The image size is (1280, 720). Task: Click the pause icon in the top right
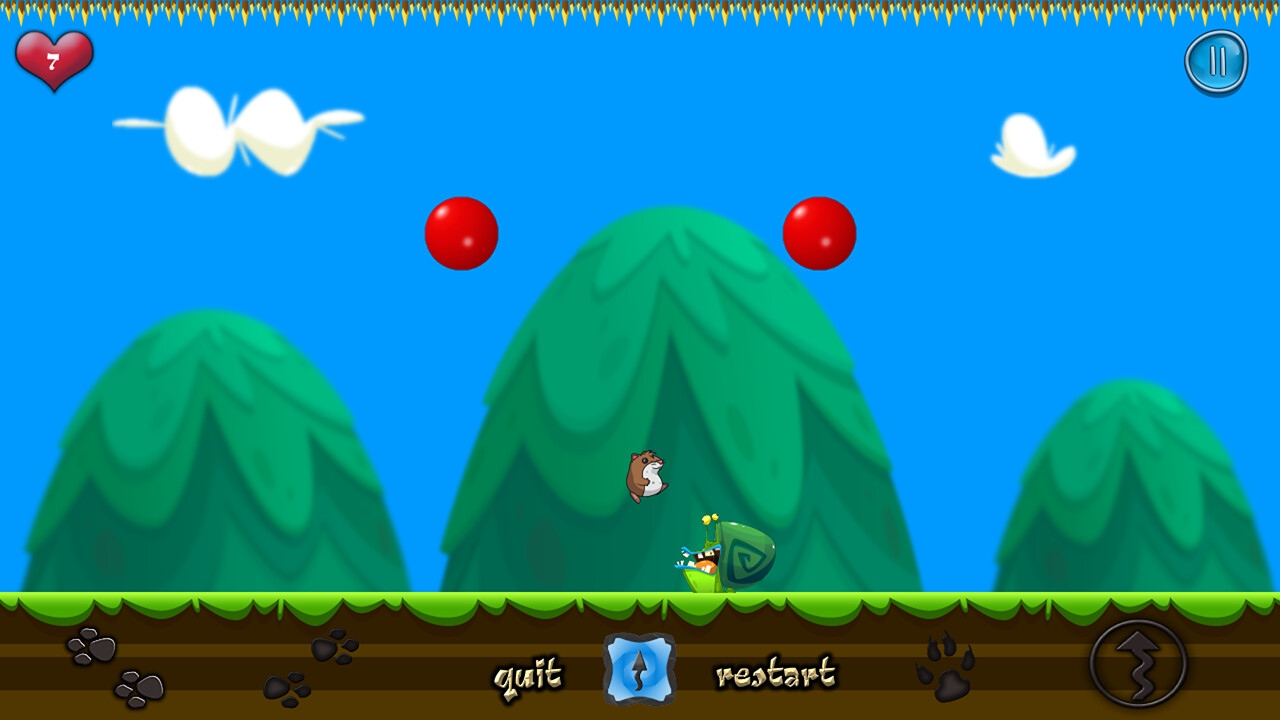coord(1216,60)
